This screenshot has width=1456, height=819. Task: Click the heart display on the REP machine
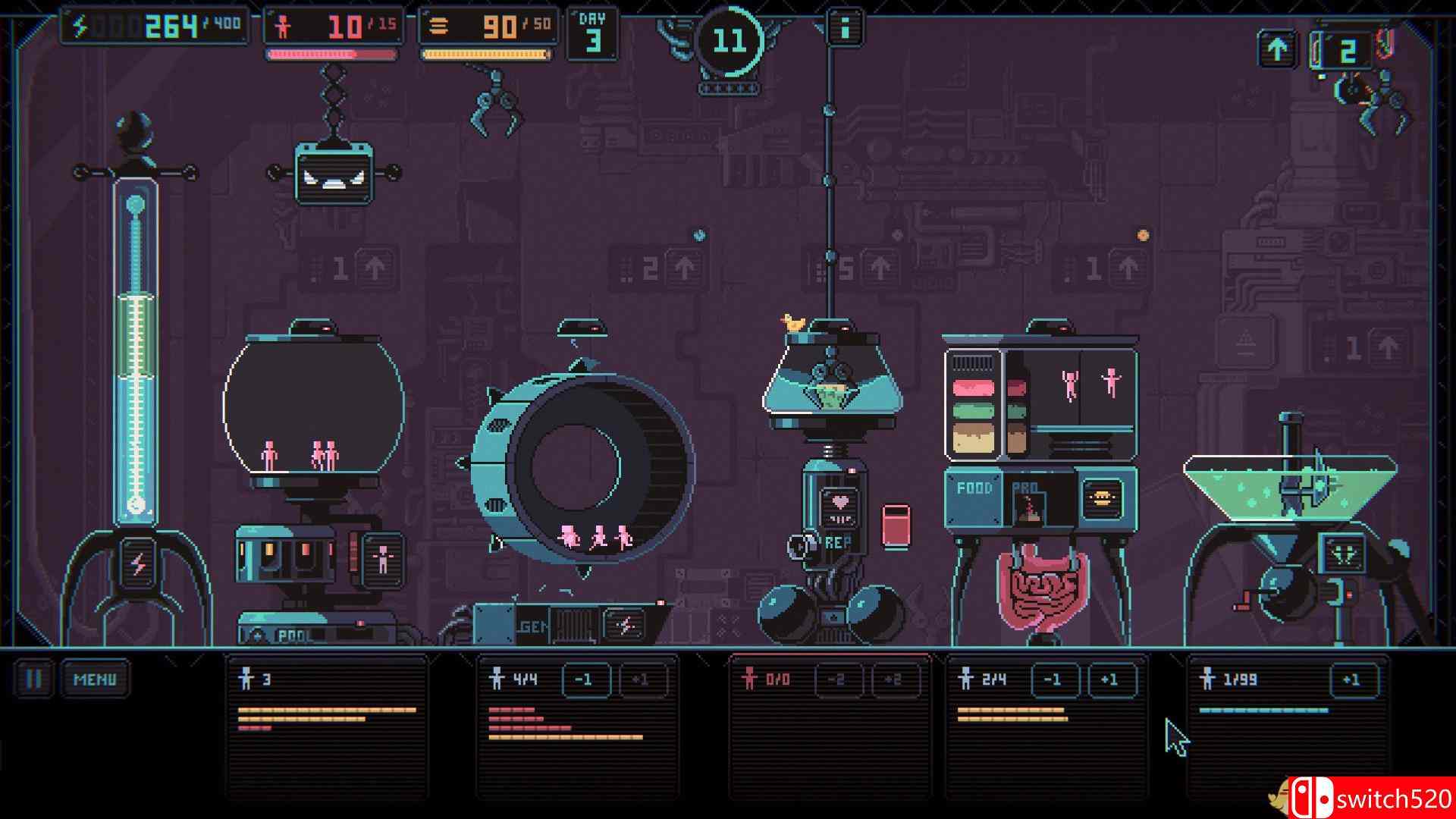tap(841, 501)
